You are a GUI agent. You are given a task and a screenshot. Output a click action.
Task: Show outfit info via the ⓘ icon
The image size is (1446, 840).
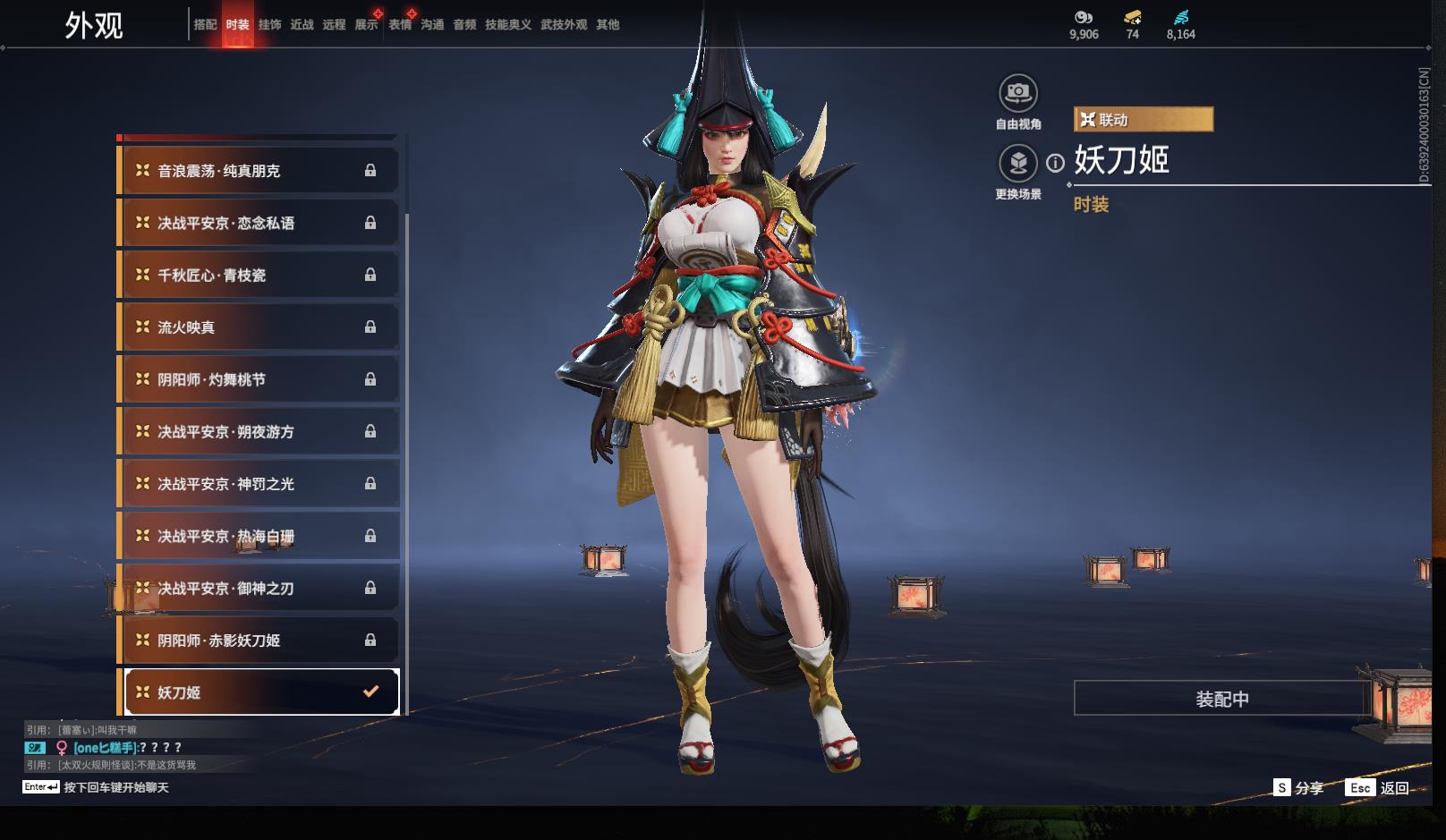[1056, 163]
